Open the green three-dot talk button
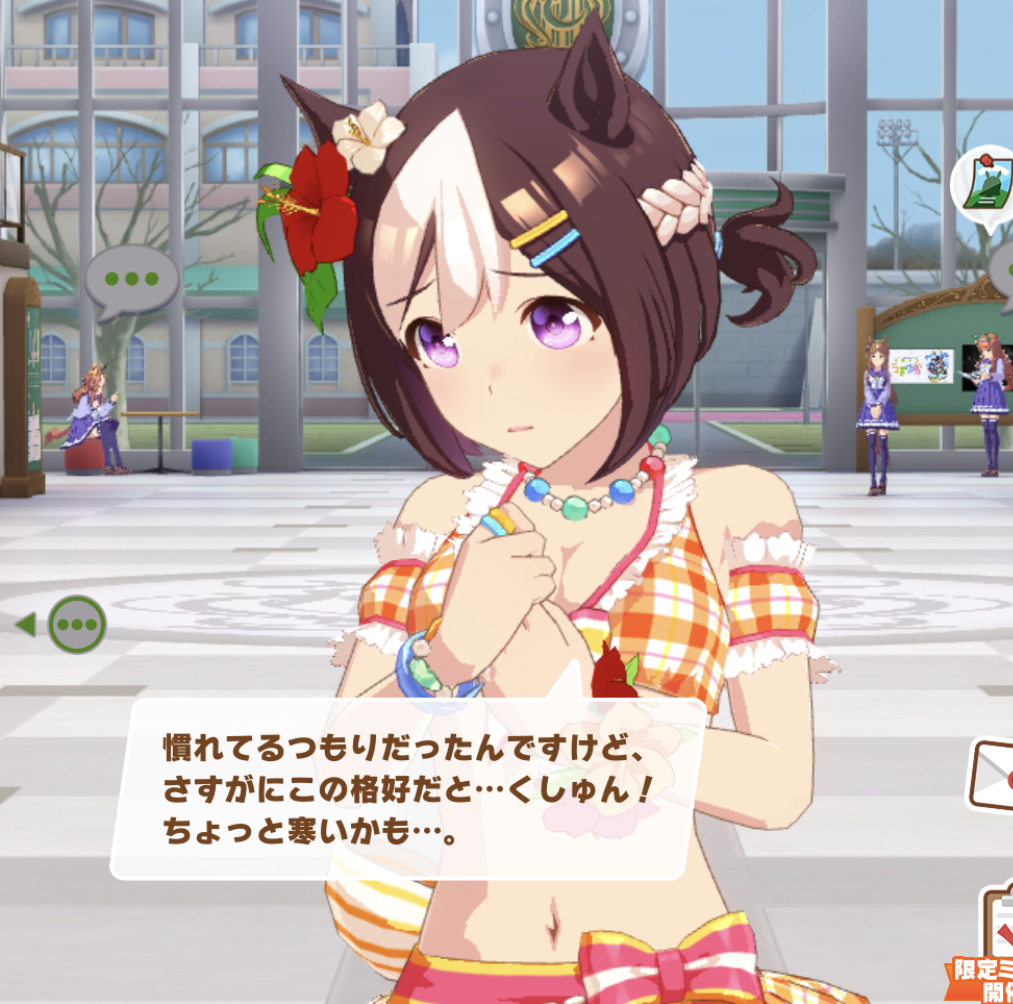This screenshot has height=1004, width=1013. click(77, 625)
